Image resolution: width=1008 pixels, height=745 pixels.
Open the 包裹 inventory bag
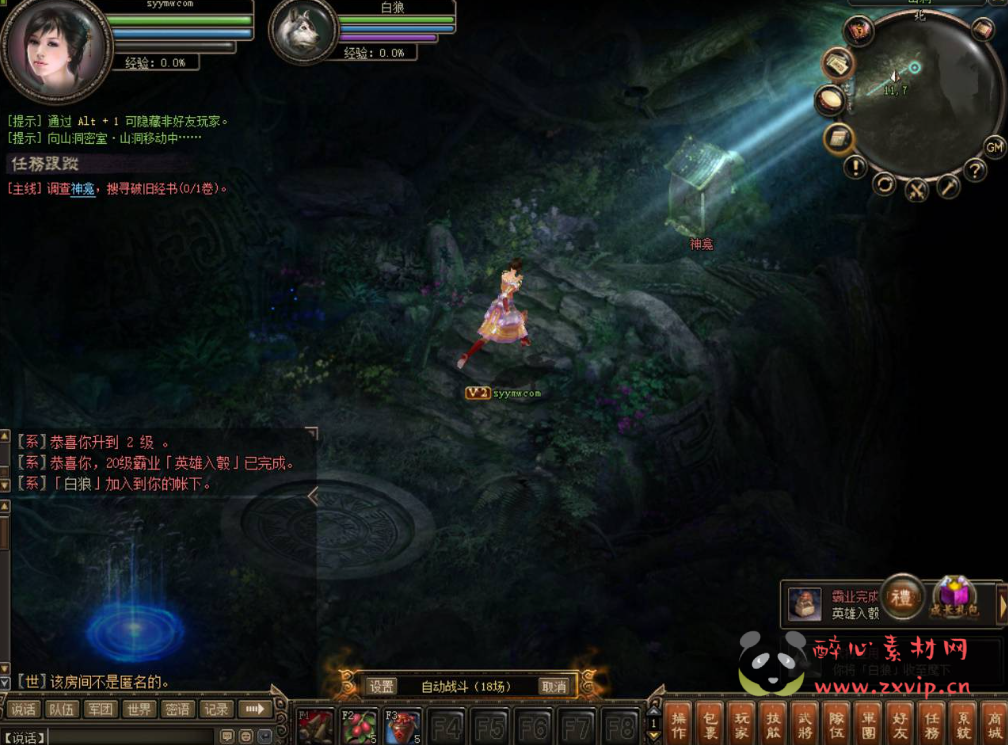[x=708, y=725]
